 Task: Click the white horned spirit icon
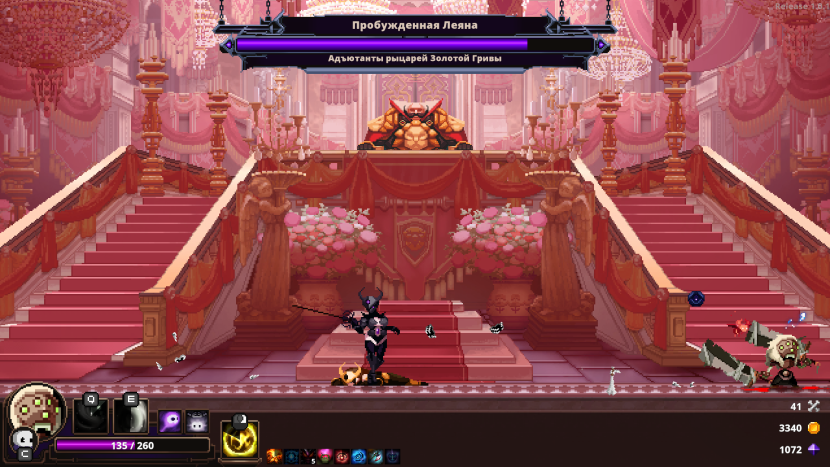click(x=197, y=420)
